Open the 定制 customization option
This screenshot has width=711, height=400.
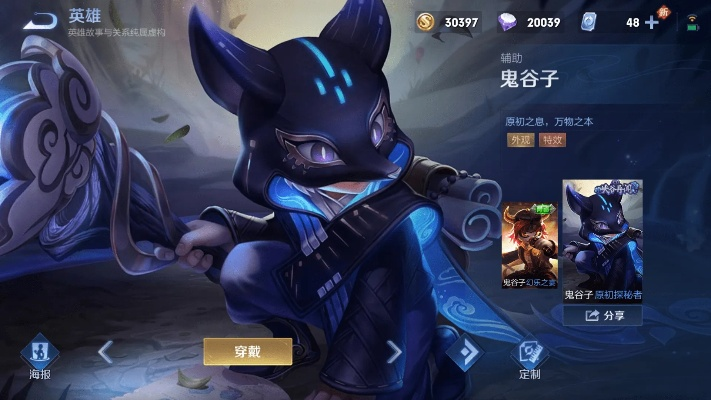(x=530, y=357)
